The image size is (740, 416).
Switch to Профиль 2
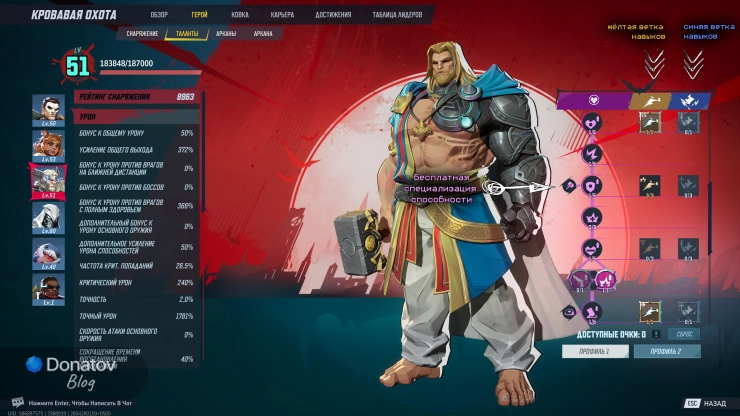click(666, 351)
